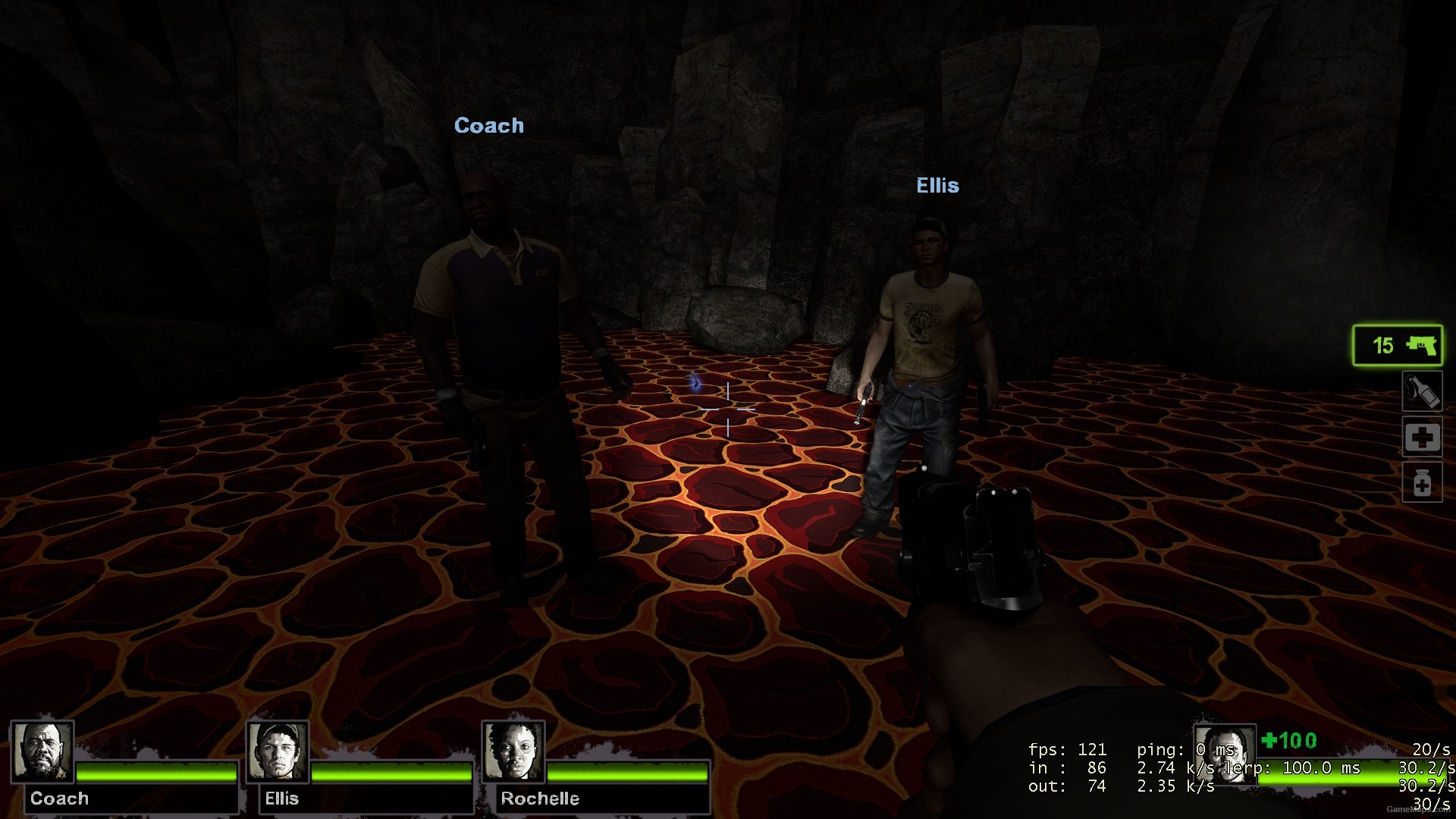Select the pain pills bottle slot
The image size is (1456, 819).
click(1421, 482)
